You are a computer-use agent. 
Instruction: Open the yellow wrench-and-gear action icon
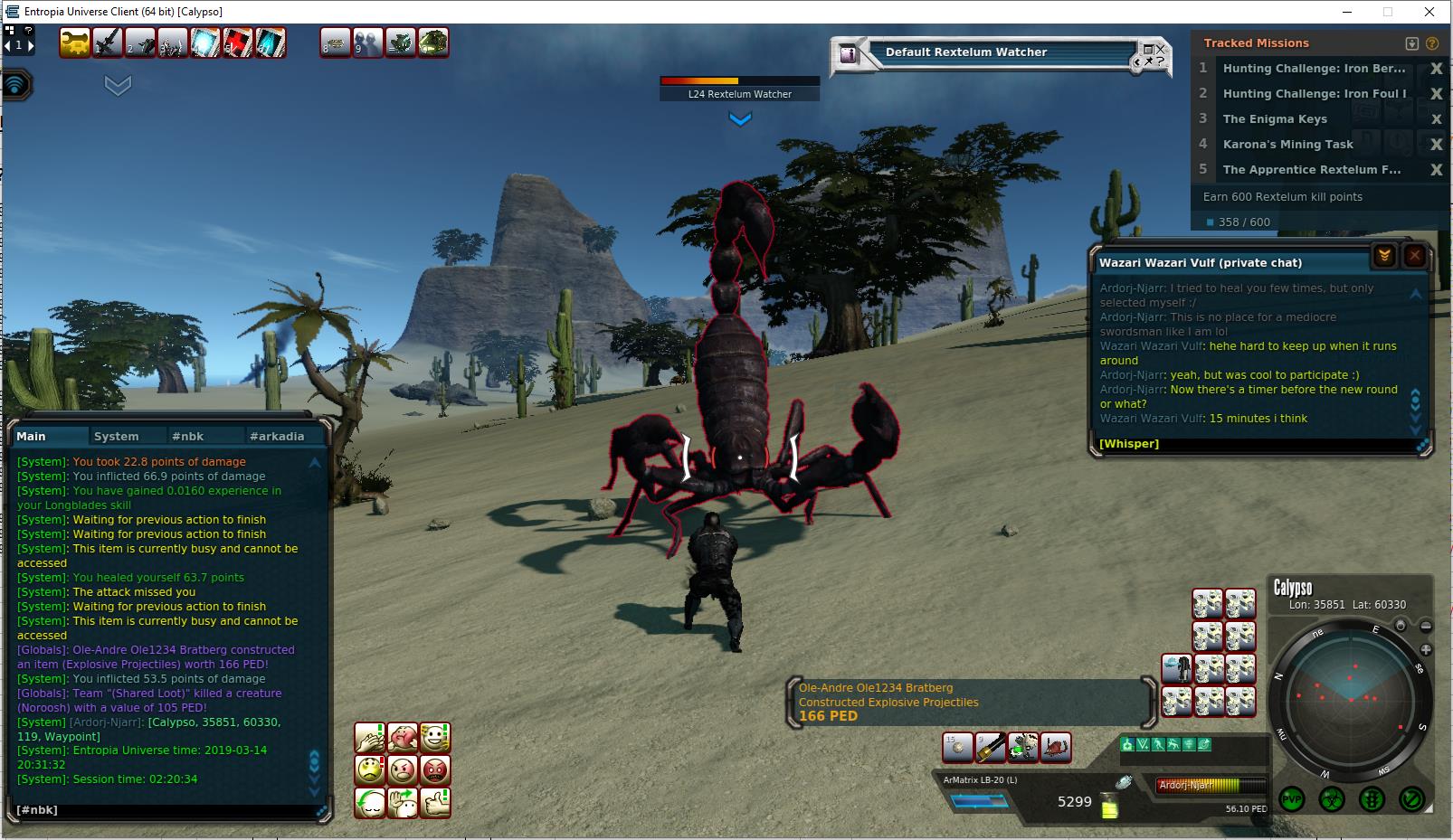point(74,42)
